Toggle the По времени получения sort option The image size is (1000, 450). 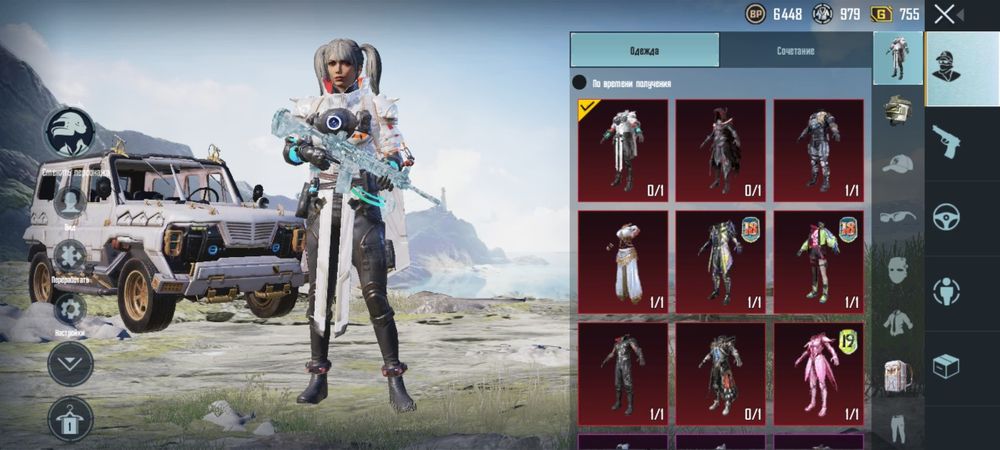579,83
